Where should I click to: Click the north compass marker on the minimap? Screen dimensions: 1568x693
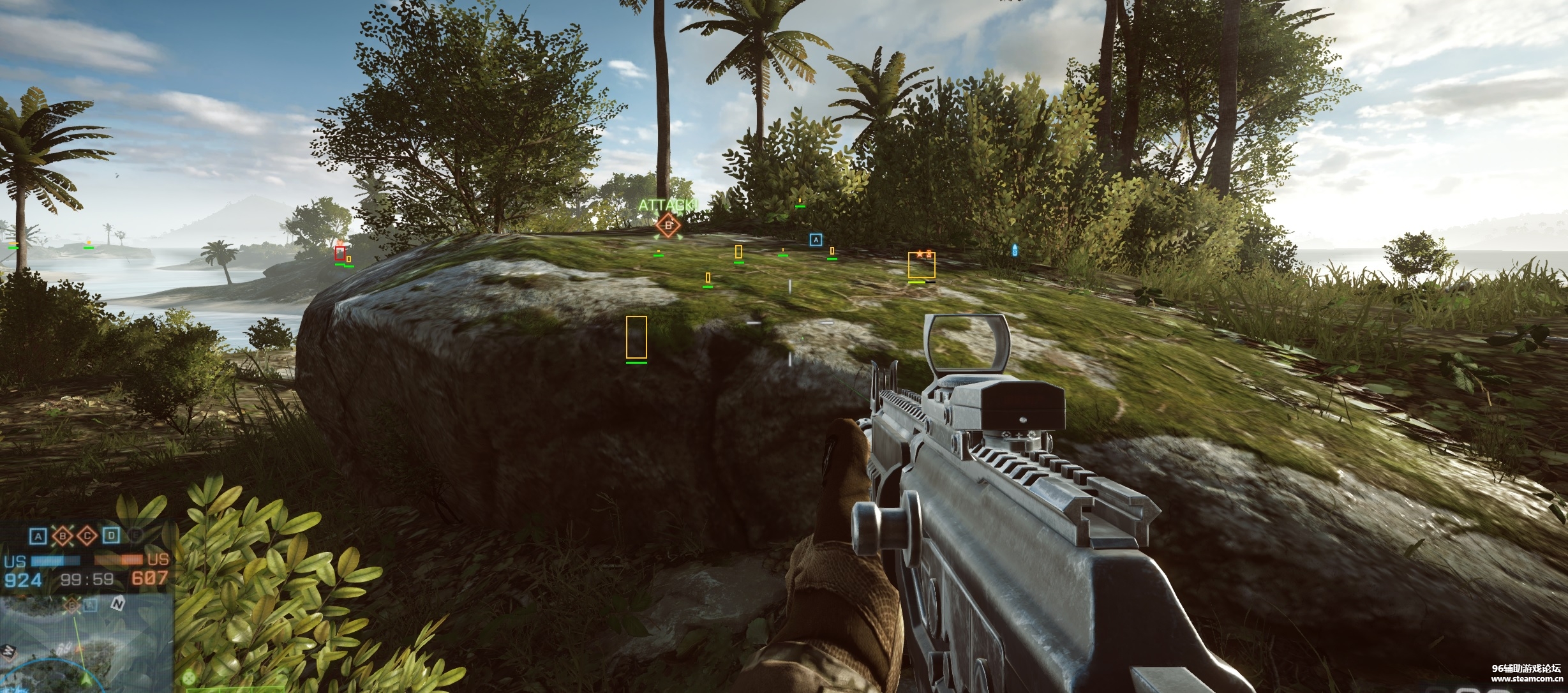click(x=117, y=603)
